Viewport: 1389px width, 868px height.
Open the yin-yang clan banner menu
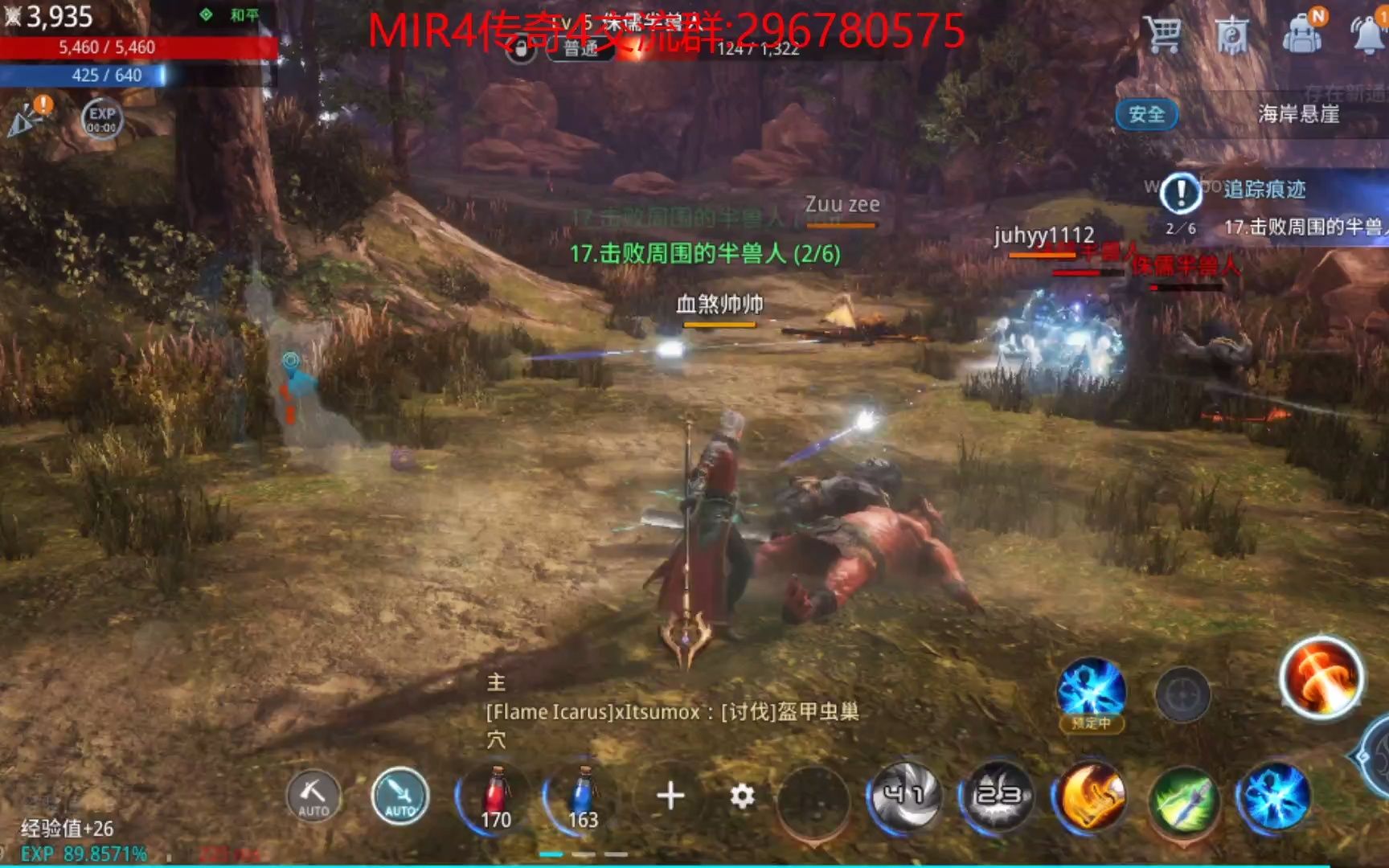[x=1232, y=34]
